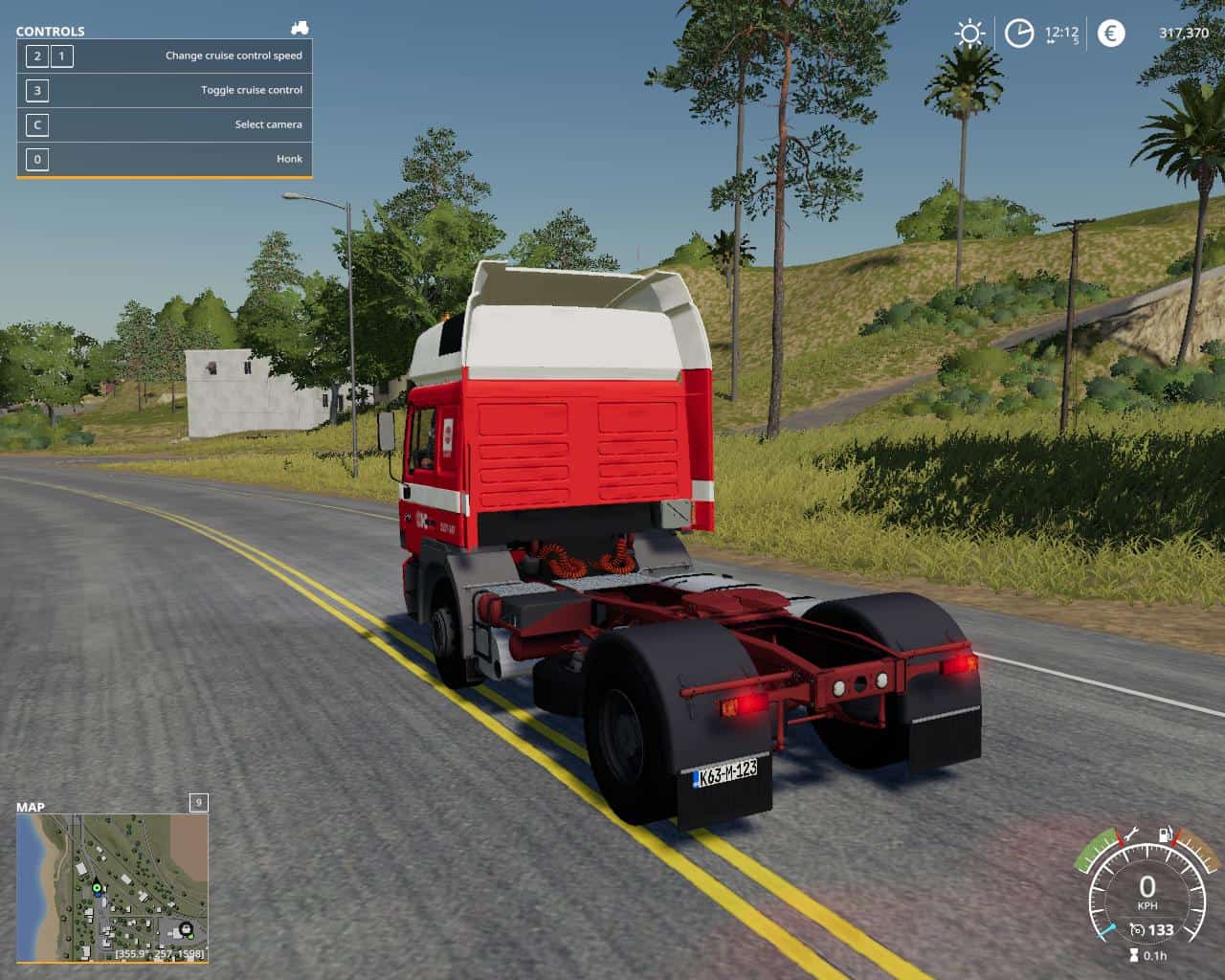This screenshot has width=1225, height=980.
Task: Click the sun weather icon
Action: click(969, 34)
